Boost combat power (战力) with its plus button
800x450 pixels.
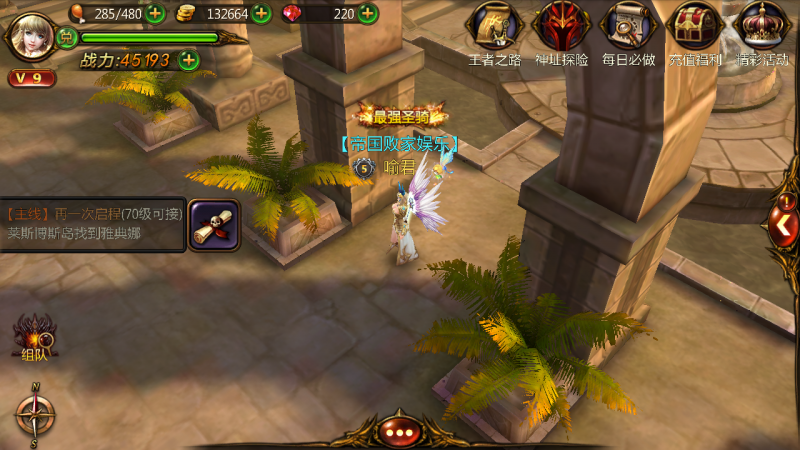point(188,60)
